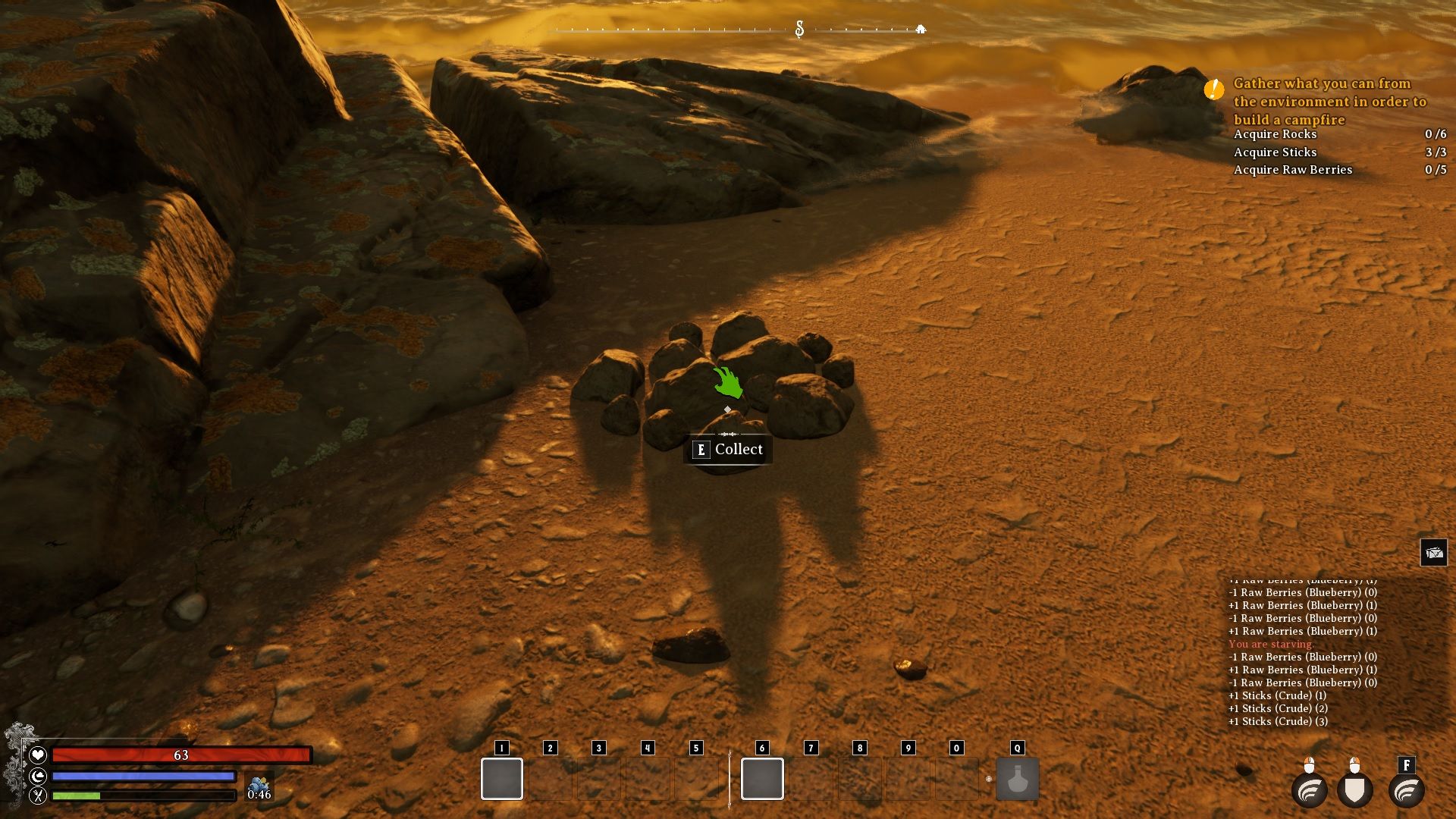Click the blueberry buff timer icon

(259, 785)
